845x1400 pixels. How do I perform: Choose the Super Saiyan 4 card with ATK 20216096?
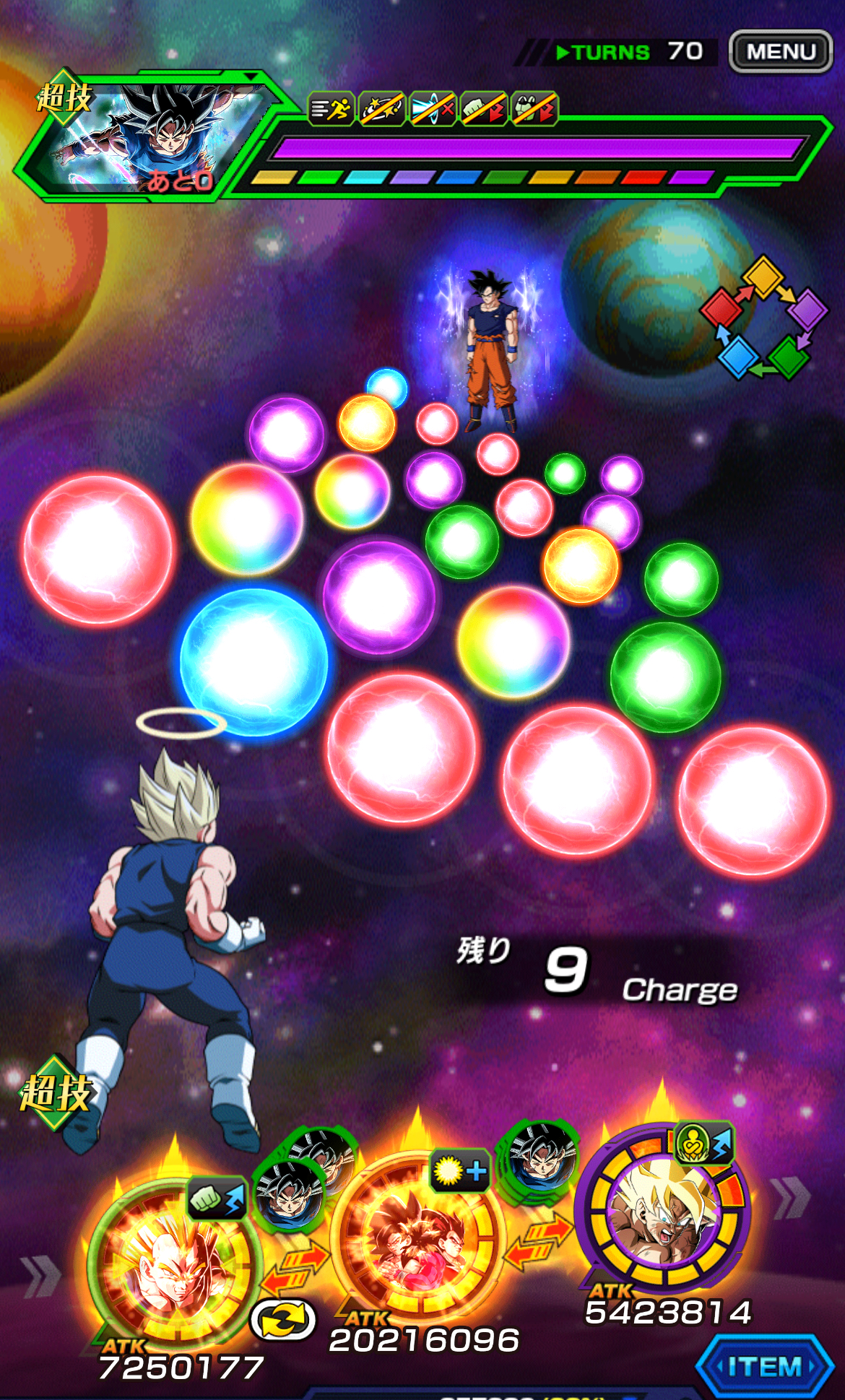pyautogui.click(x=416, y=1235)
